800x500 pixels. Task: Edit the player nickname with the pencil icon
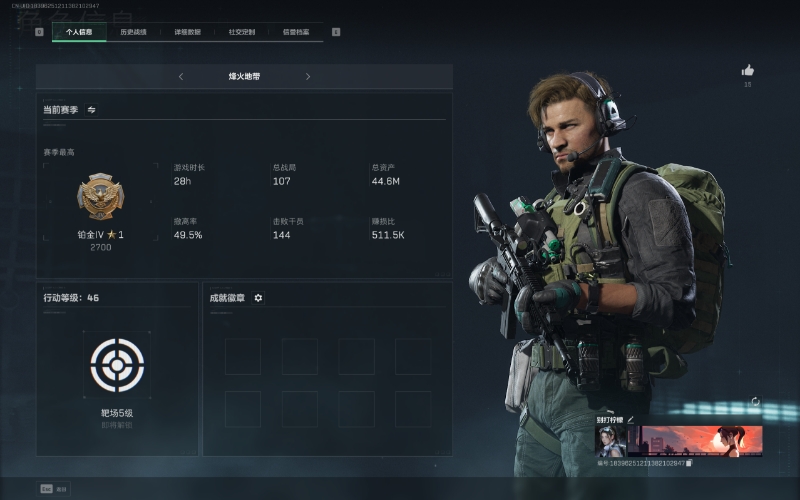[x=631, y=419]
